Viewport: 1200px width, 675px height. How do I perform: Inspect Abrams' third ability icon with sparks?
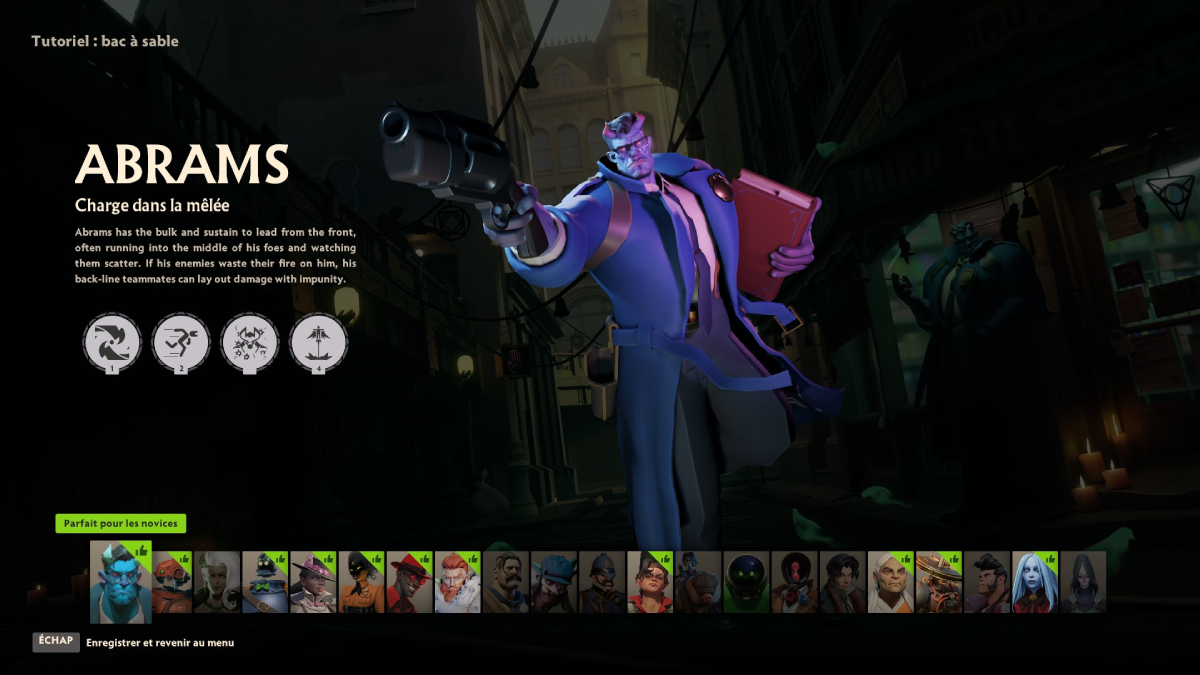[x=249, y=342]
